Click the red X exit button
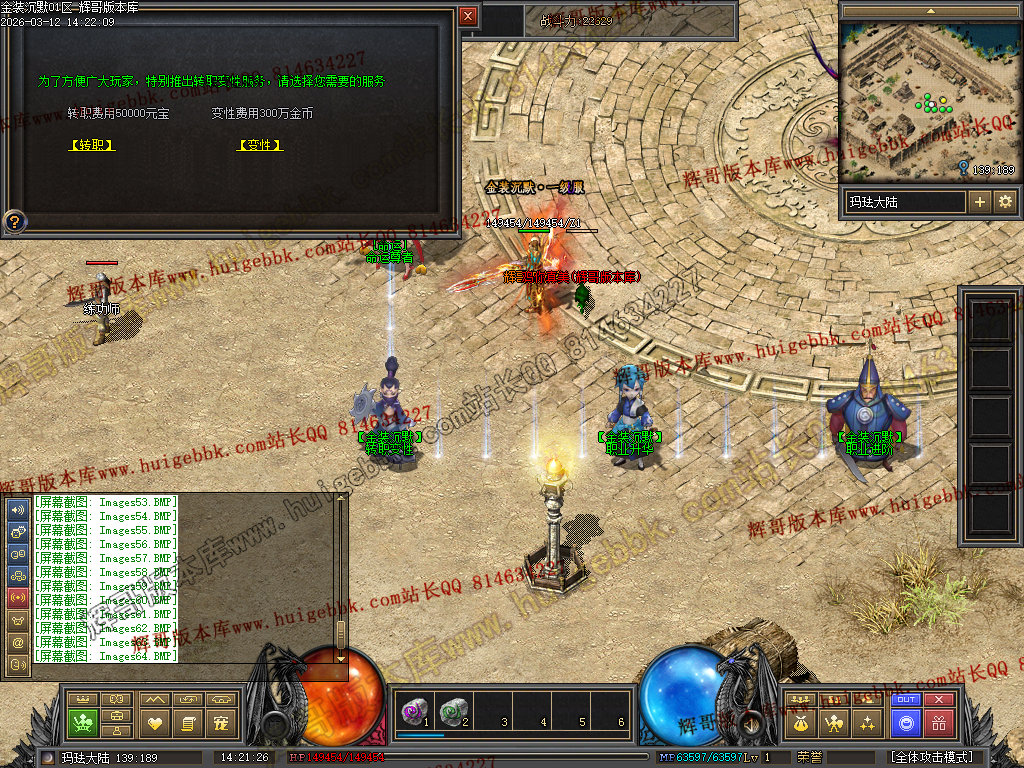This screenshot has height=768, width=1024. (938, 700)
